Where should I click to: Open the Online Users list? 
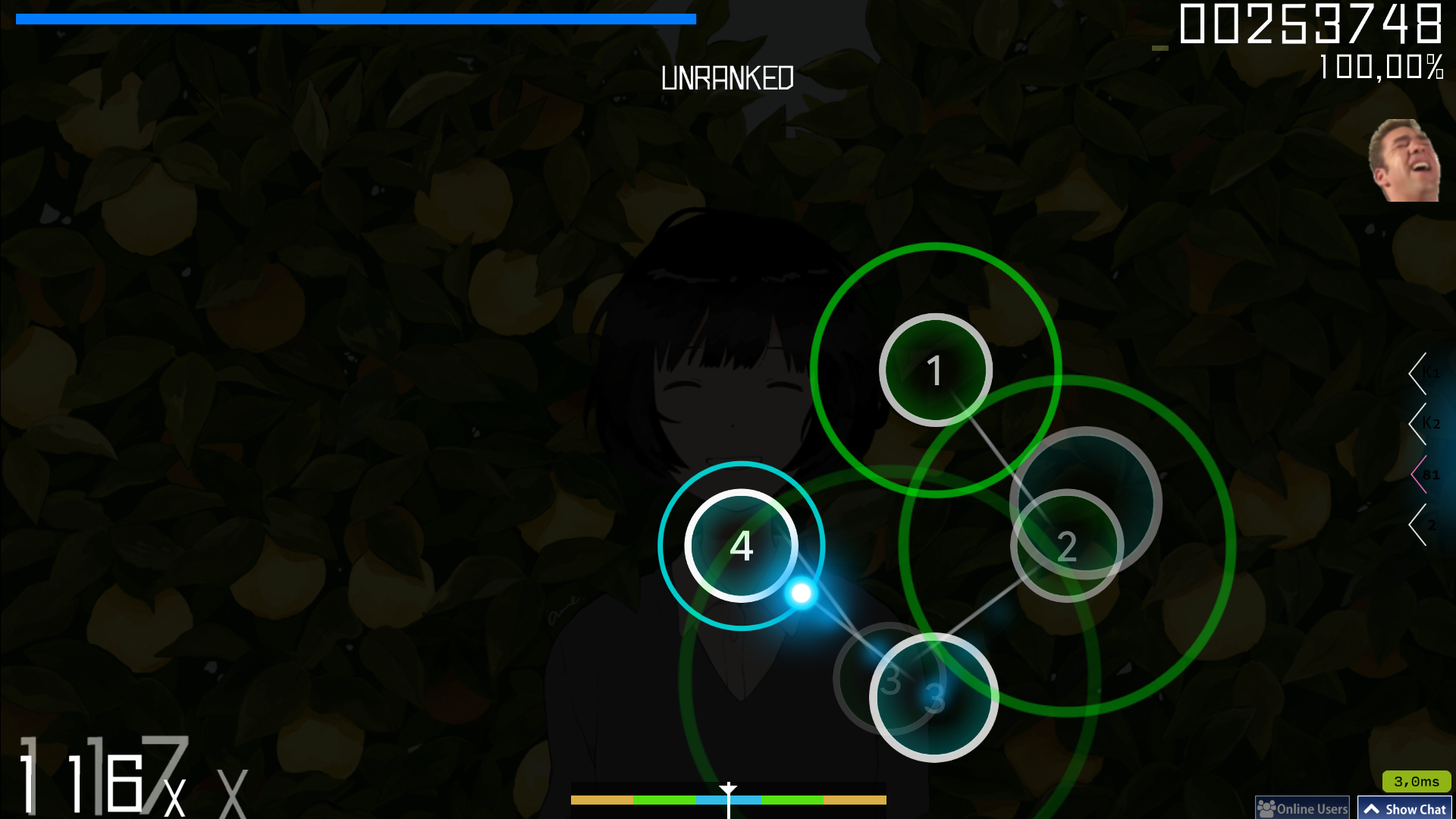(1302, 808)
